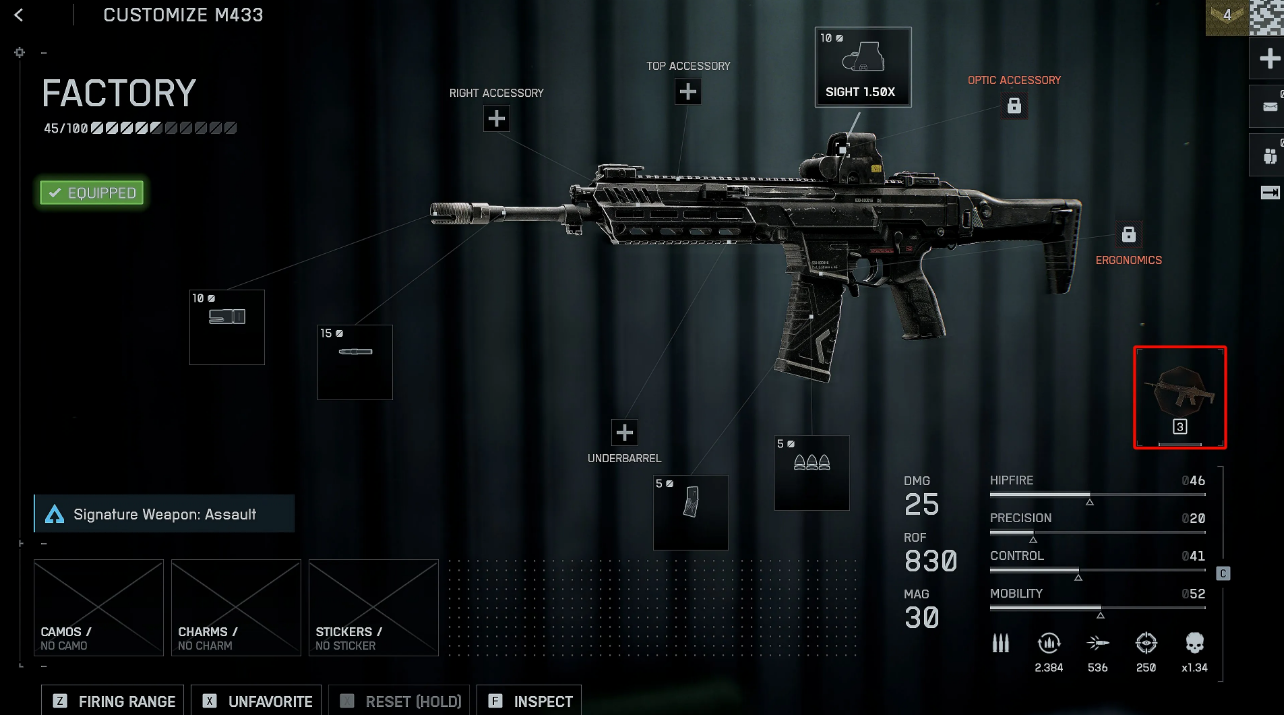
Task: Open the muzzle attachment slot
Action: click(227, 327)
